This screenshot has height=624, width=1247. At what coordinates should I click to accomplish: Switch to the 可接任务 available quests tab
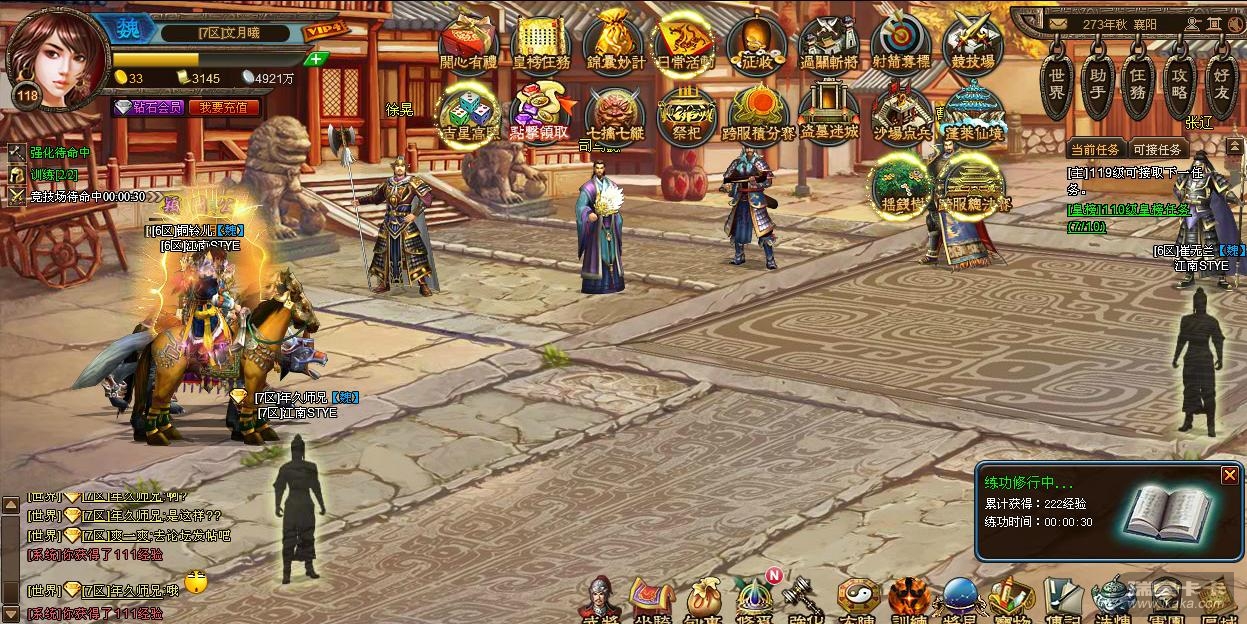coord(1159,149)
